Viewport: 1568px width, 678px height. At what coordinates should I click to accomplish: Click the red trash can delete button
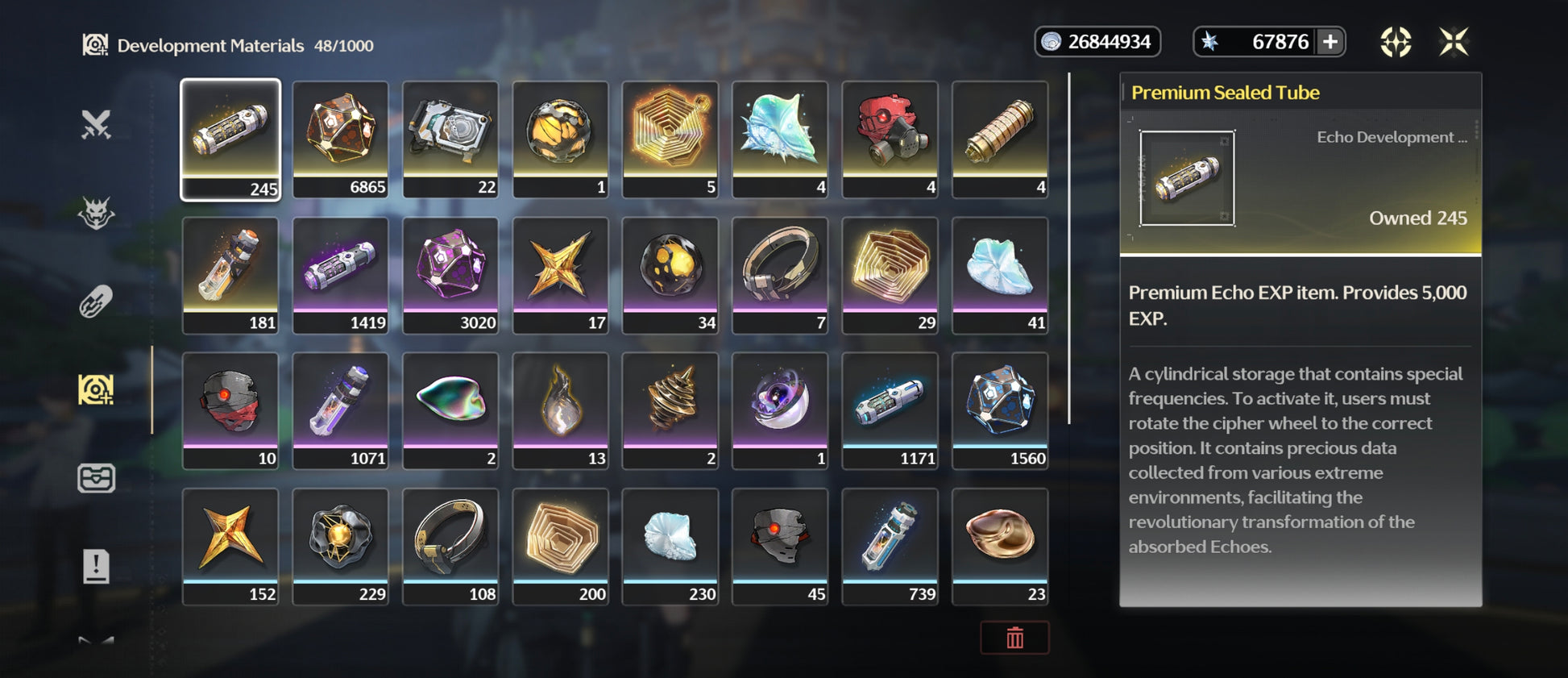tap(1014, 638)
